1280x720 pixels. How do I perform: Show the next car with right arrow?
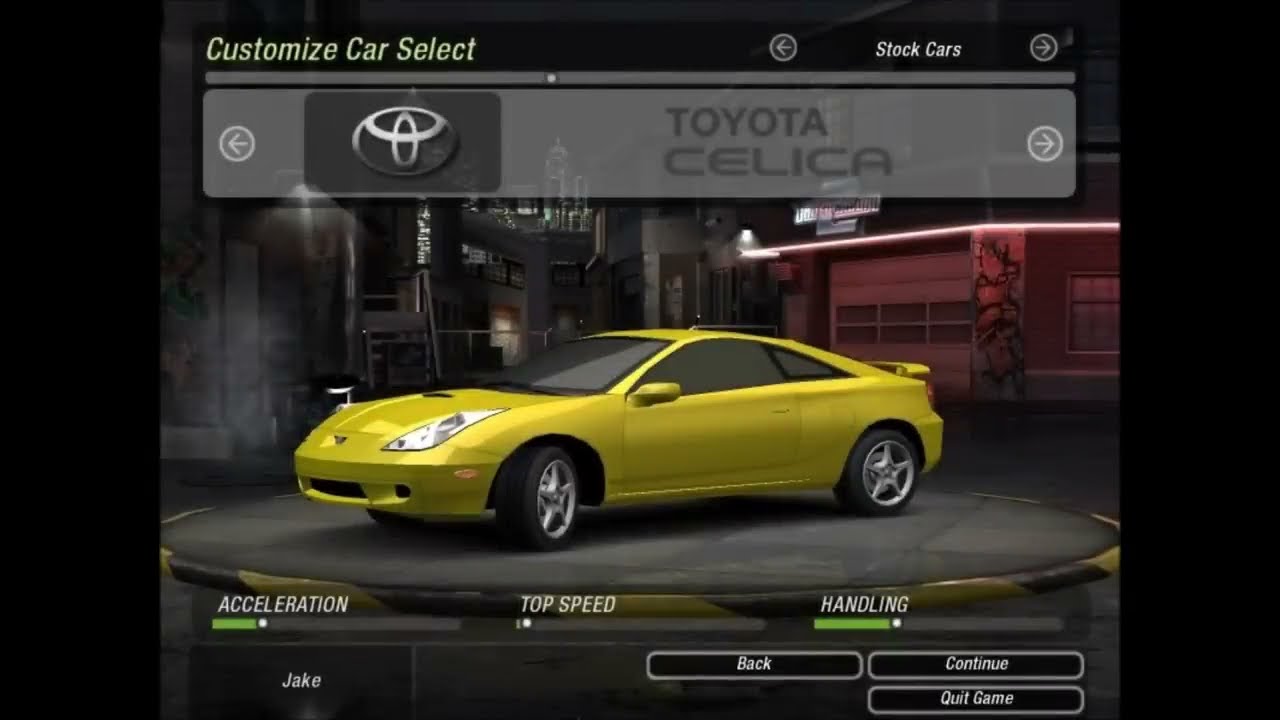(x=1045, y=145)
